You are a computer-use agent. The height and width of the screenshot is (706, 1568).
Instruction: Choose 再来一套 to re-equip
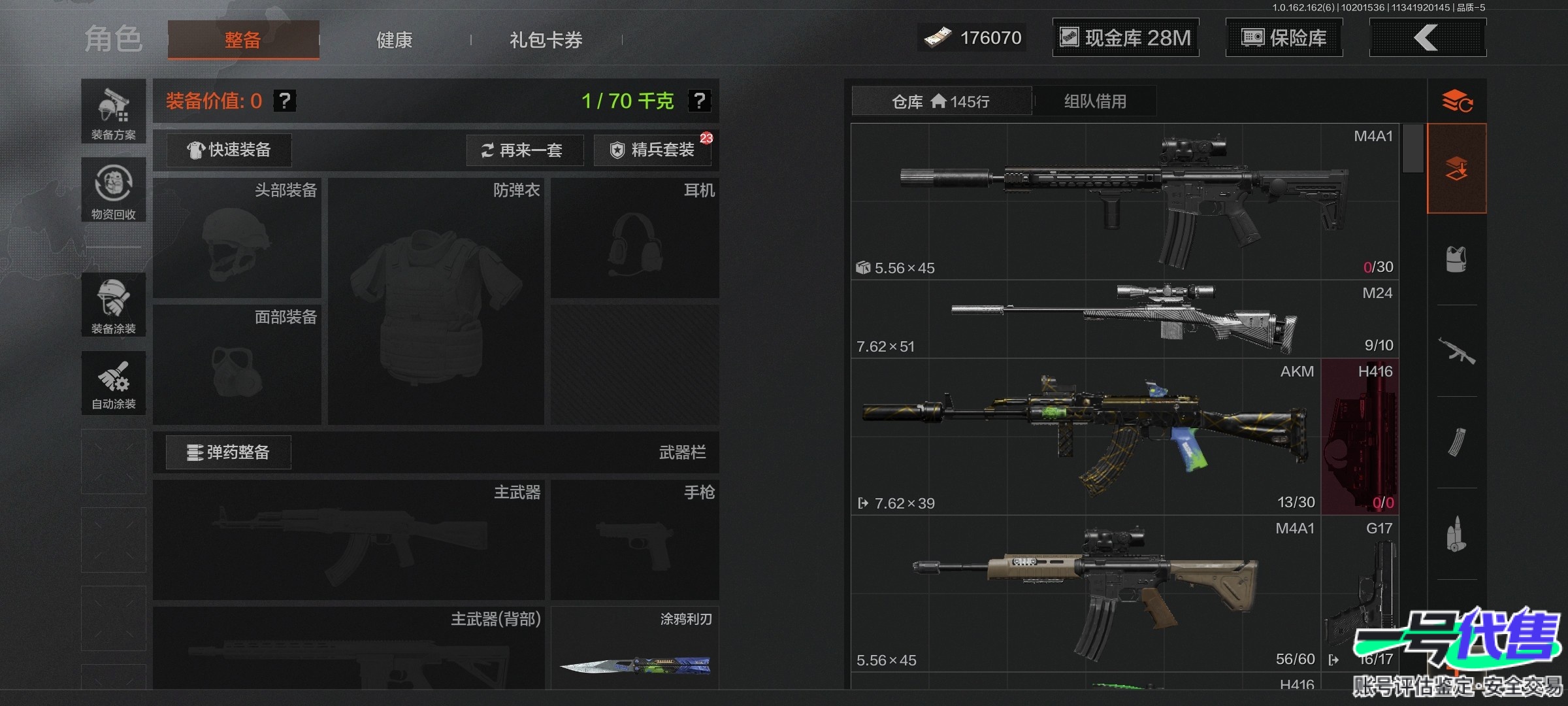click(x=524, y=150)
